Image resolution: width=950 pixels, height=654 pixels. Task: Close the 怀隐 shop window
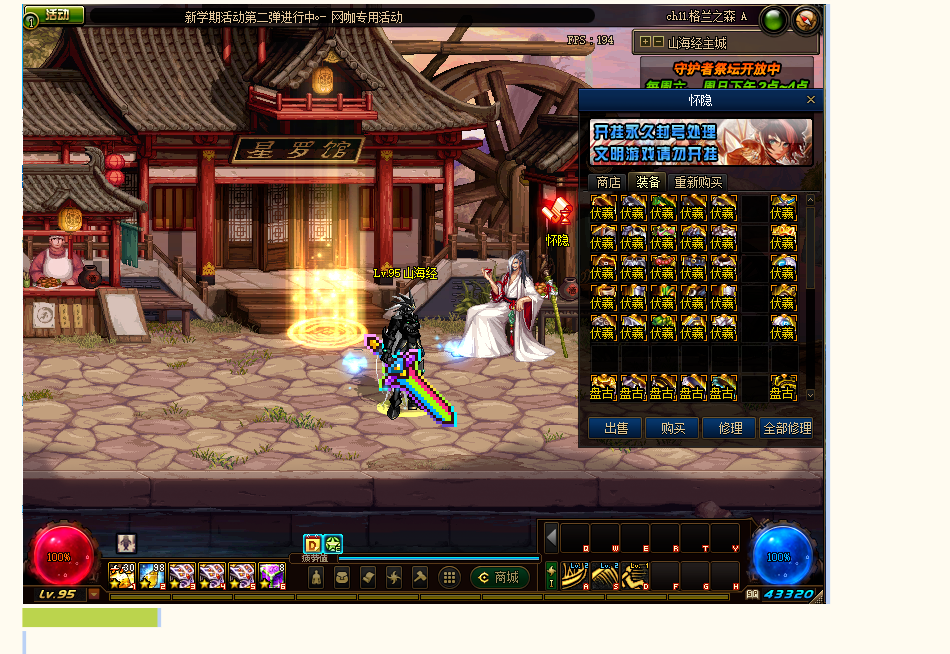(x=811, y=100)
